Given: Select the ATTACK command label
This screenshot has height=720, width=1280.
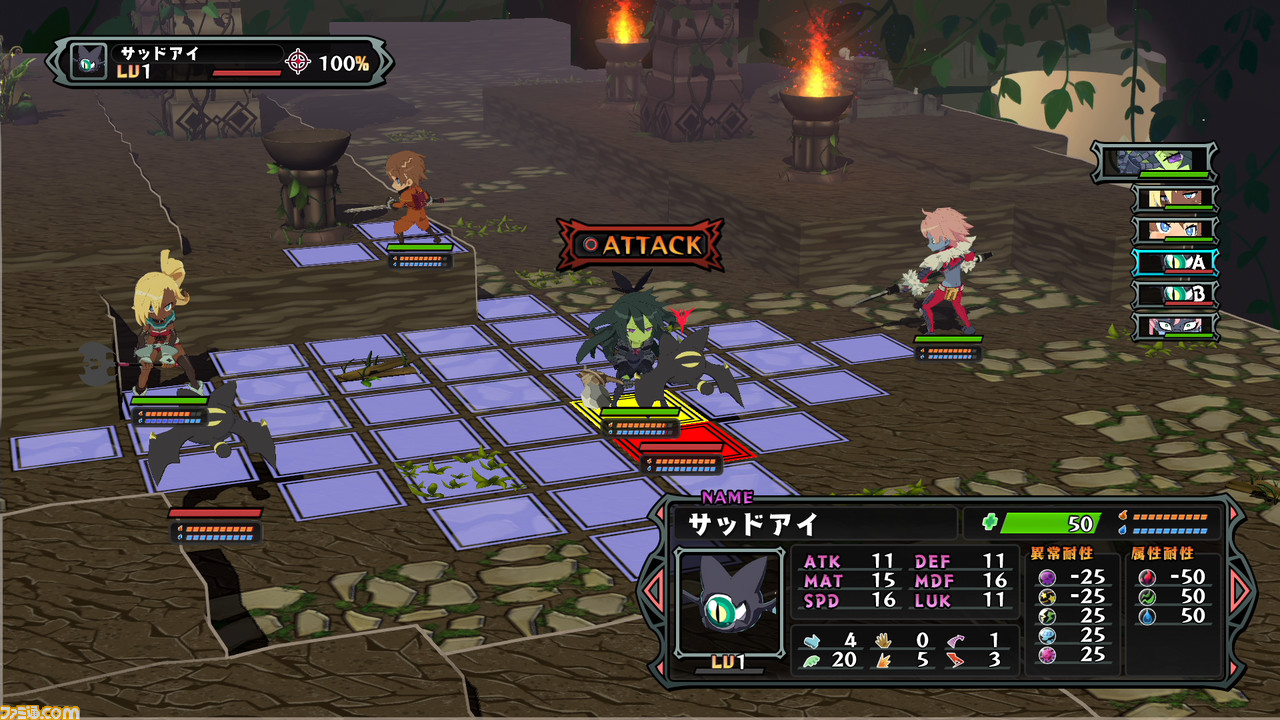Looking at the screenshot, I should pos(641,246).
